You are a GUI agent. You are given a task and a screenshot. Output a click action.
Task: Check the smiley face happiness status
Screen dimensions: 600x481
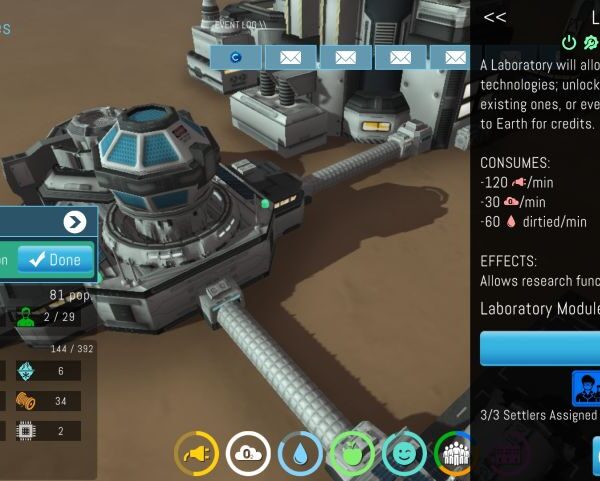[x=404, y=453]
